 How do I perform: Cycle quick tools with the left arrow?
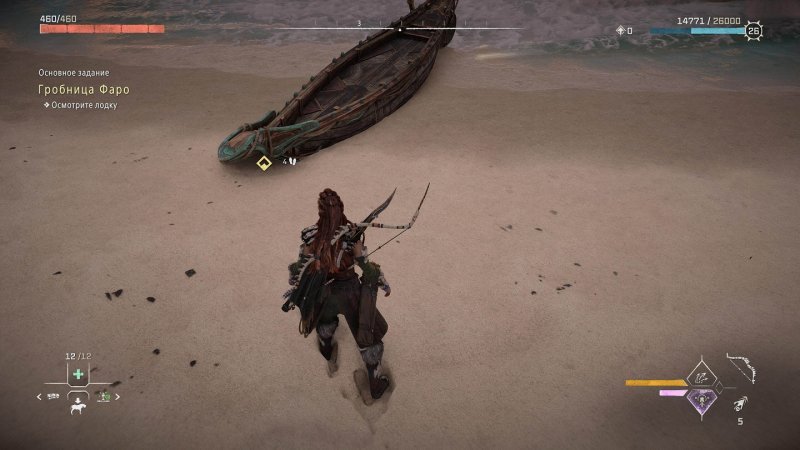[40, 397]
